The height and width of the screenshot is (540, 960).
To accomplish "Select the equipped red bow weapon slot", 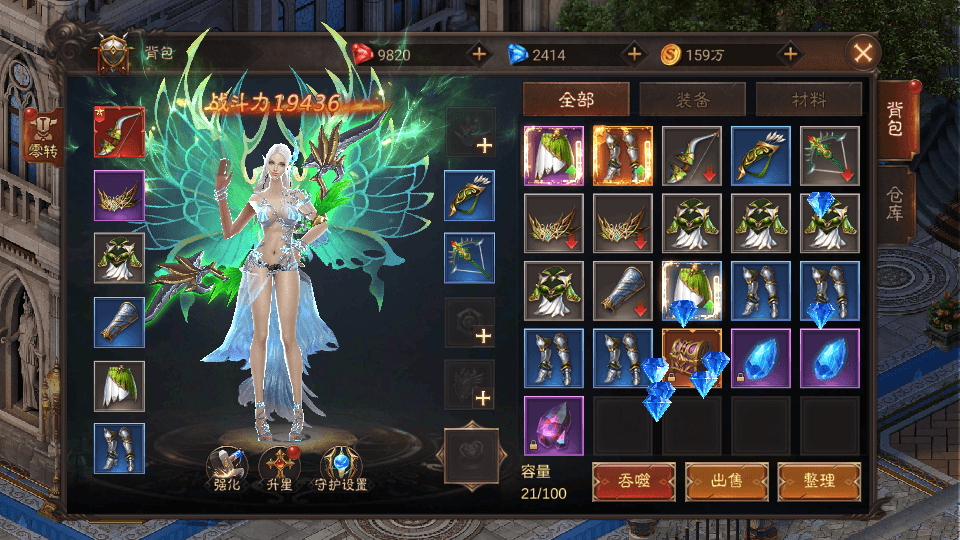I will pyautogui.click(x=119, y=132).
